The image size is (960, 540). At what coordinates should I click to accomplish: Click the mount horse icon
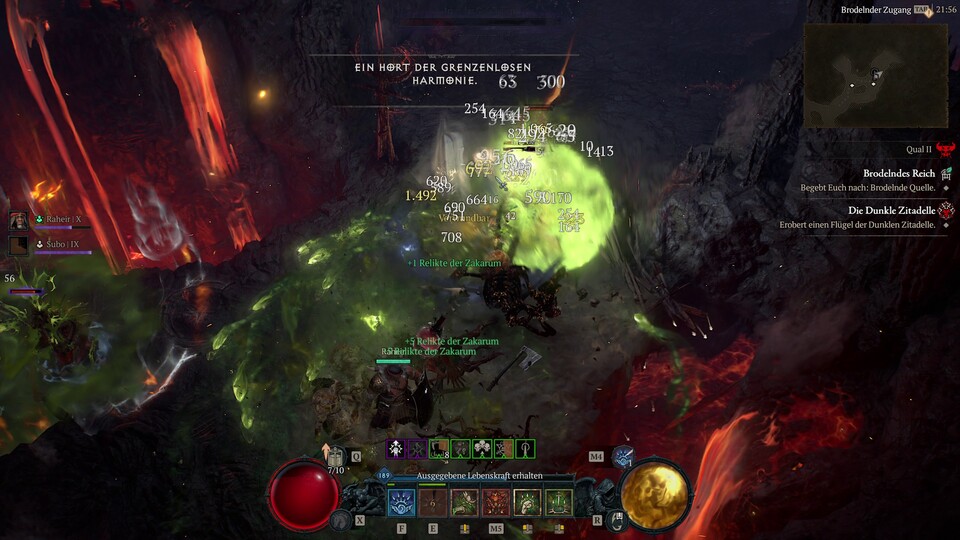click(x=343, y=518)
